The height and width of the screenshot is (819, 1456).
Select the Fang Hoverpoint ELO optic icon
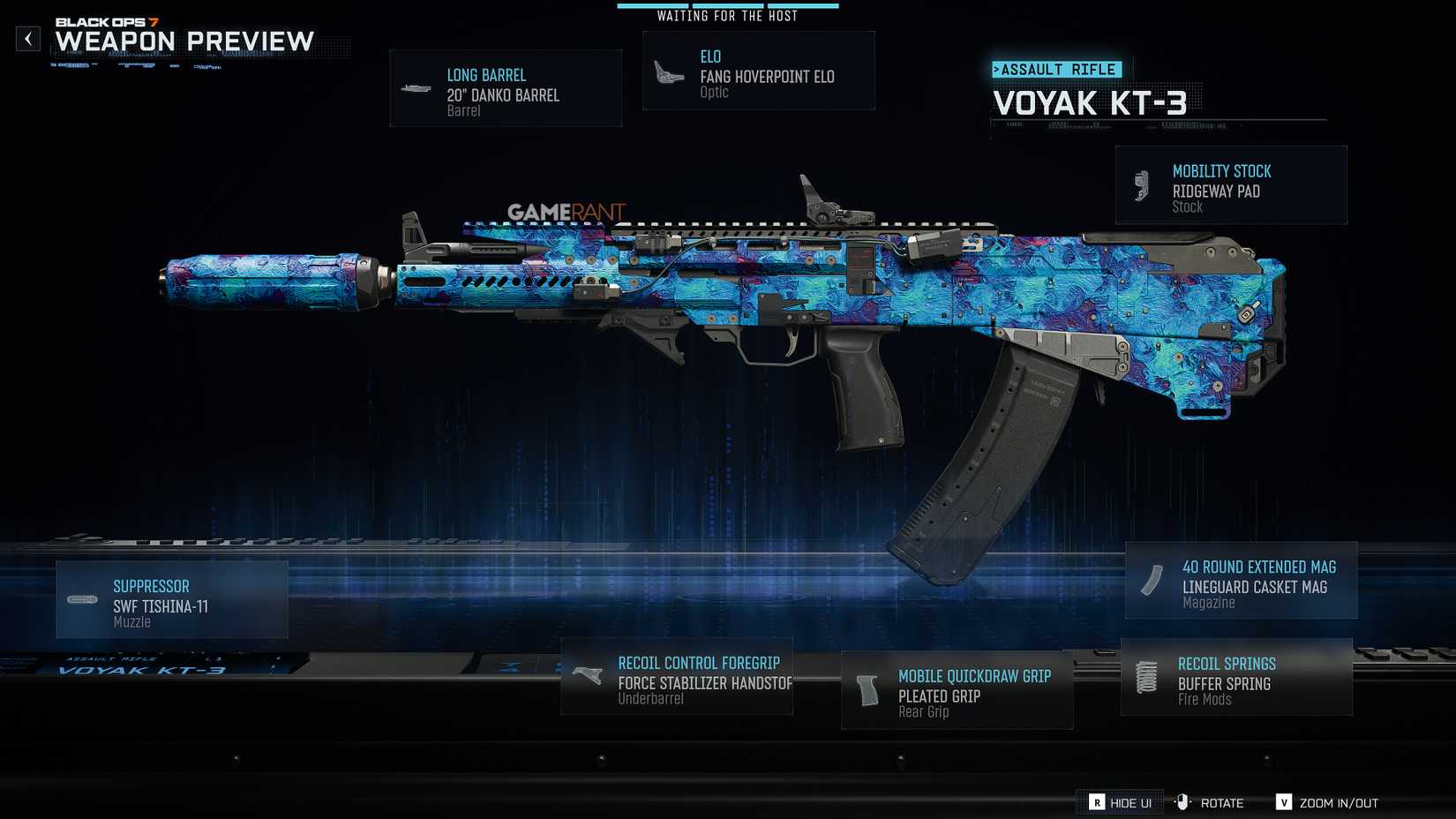[667, 70]
